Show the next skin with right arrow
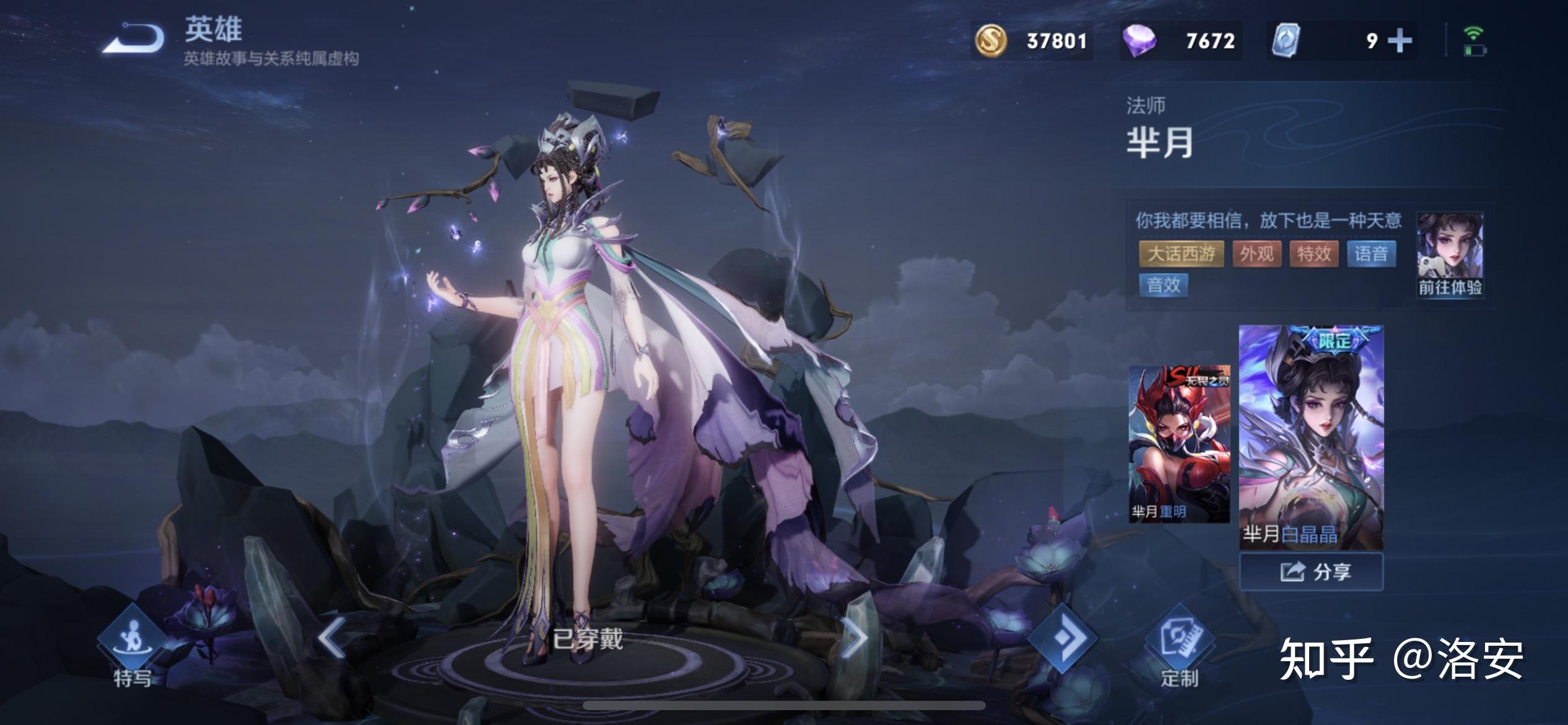Screen dimensions: 1568x725 [855, 637]
